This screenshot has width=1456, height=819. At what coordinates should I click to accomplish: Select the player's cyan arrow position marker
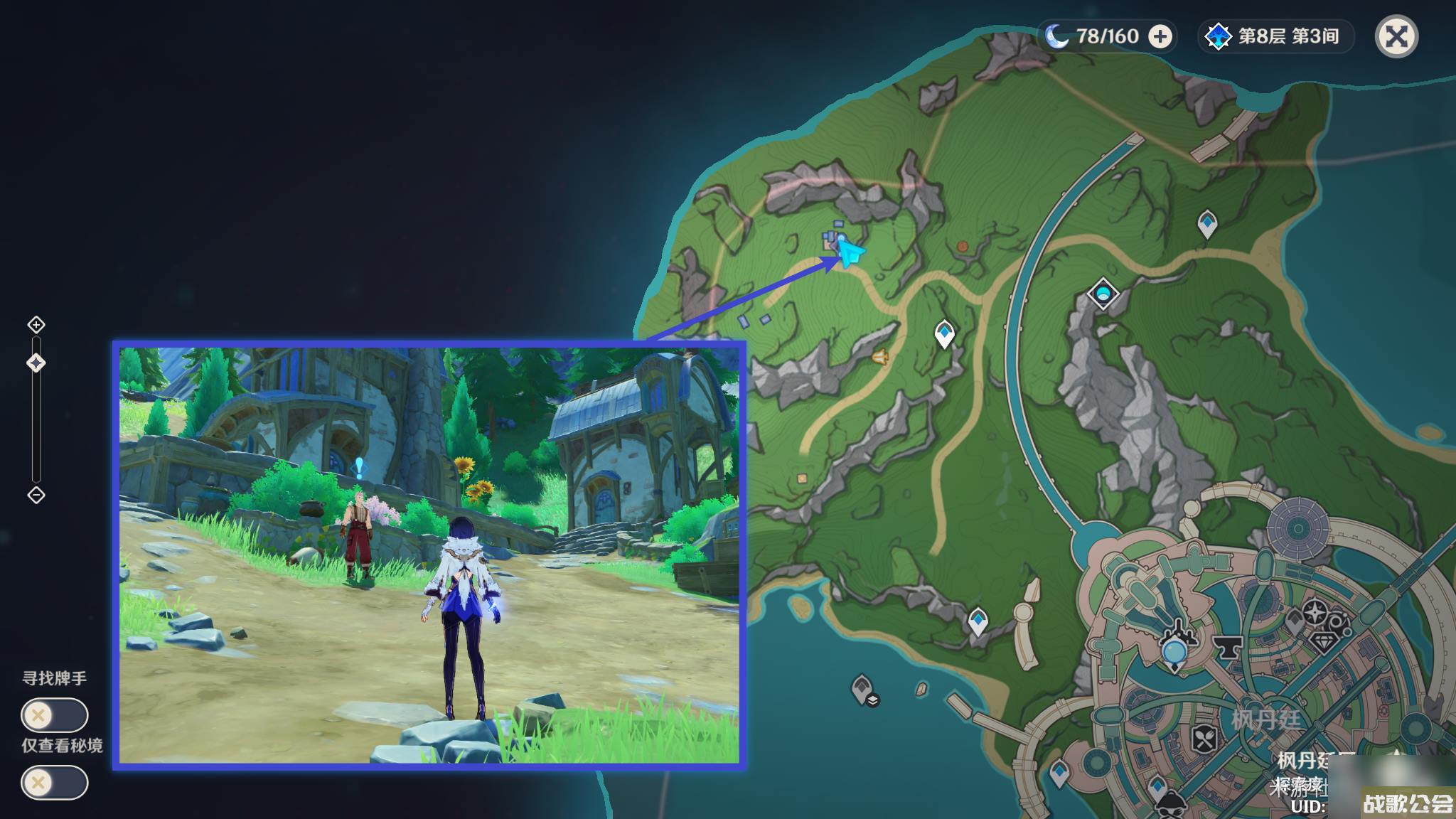pyautogui.click(x=850, y=252)
